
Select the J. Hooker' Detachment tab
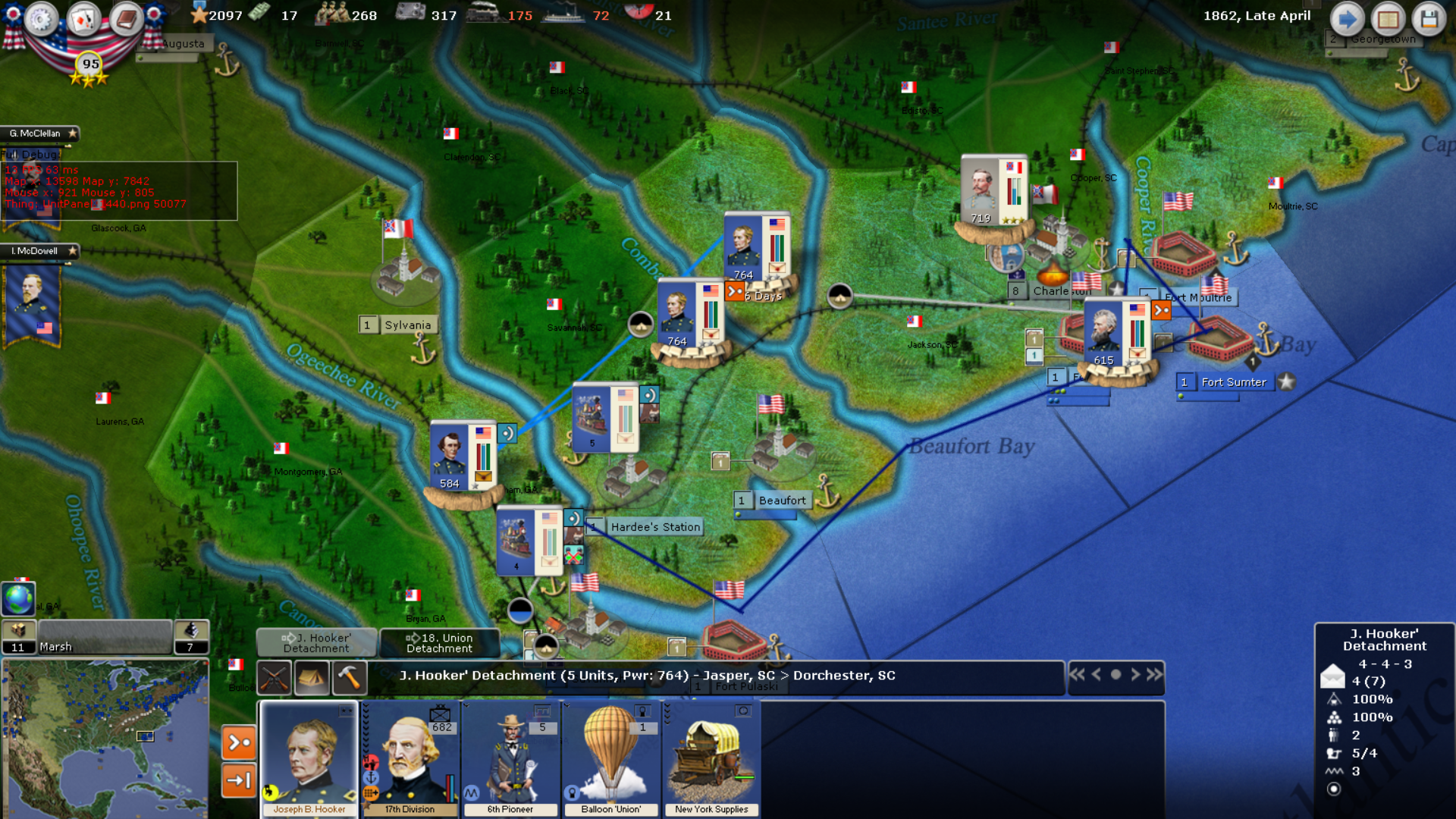click(318, 644)
